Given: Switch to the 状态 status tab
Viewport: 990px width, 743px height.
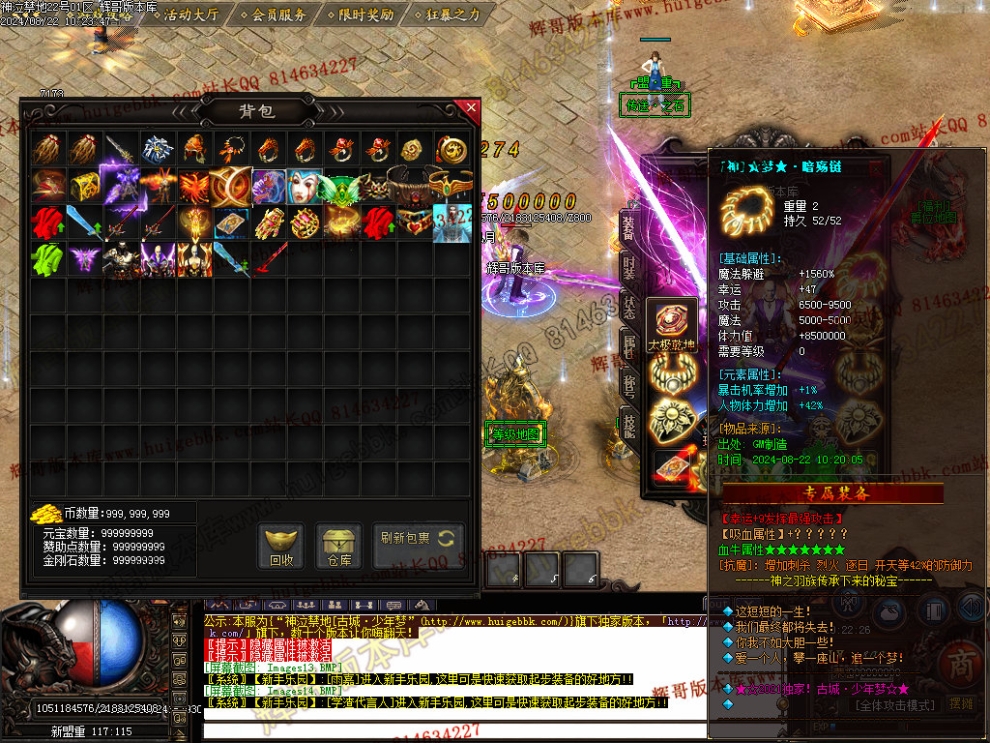Looking at the screenshot, I should coord(628,306).
